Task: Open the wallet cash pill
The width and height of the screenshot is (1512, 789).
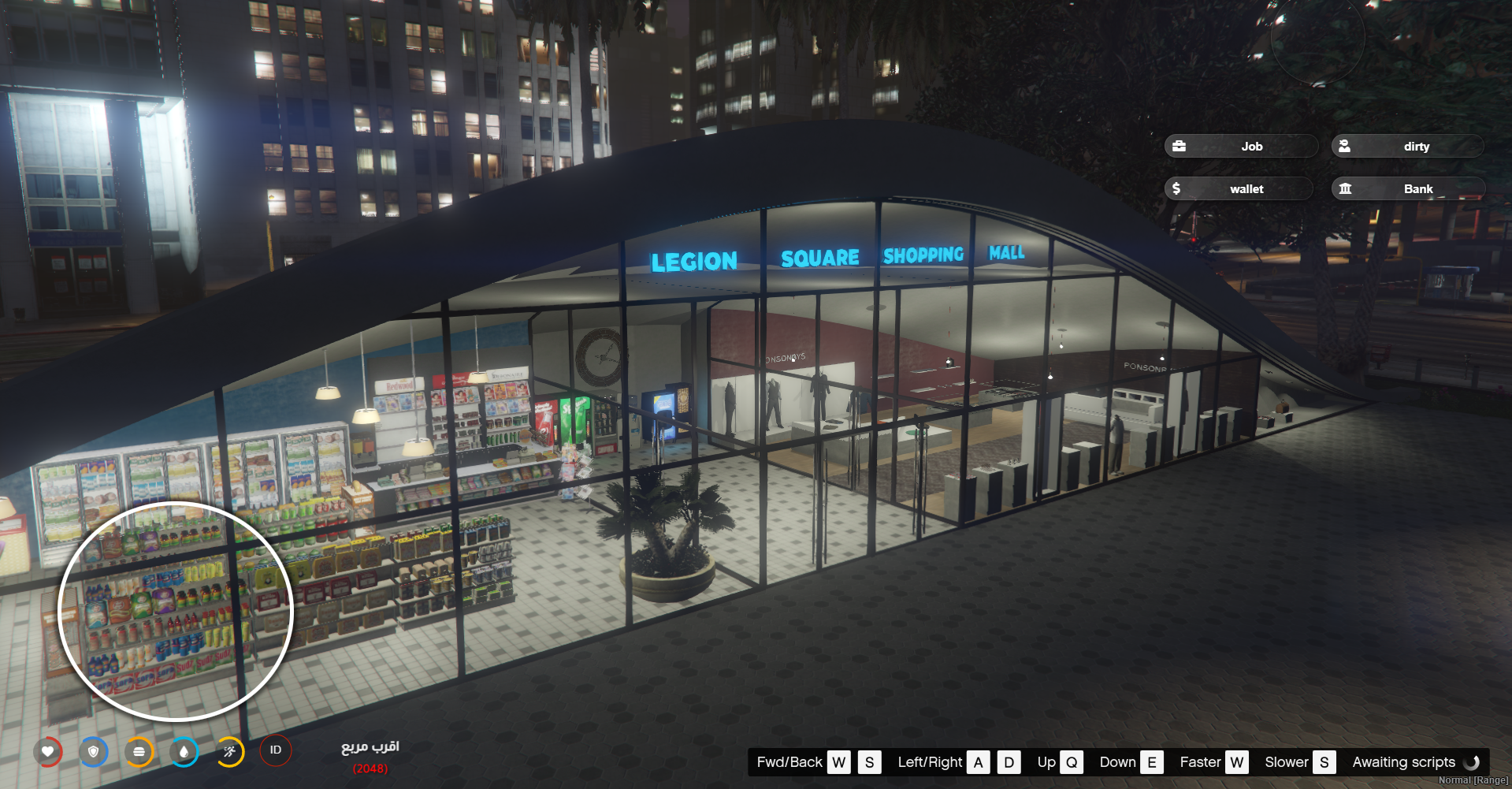Action: pos(1238,188)
